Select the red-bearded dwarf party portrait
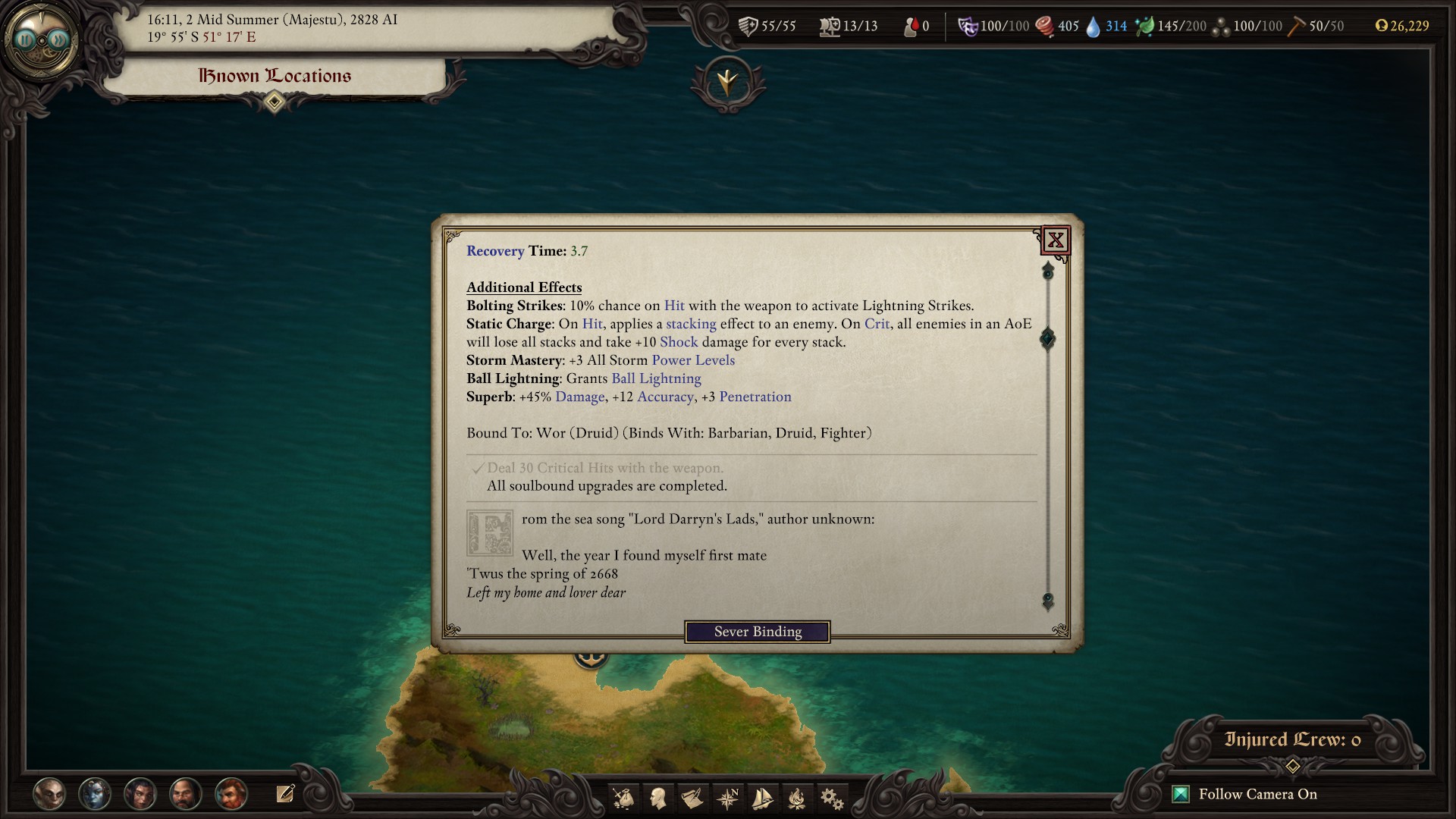This screenshot has height=819, width=1456. pos(231,794)
